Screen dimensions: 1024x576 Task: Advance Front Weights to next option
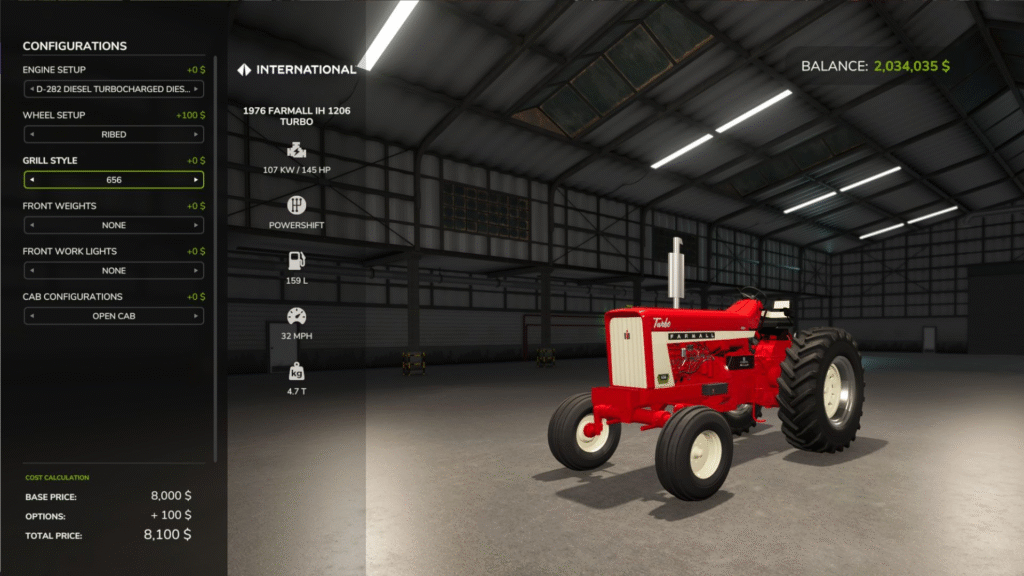point(196,225)
